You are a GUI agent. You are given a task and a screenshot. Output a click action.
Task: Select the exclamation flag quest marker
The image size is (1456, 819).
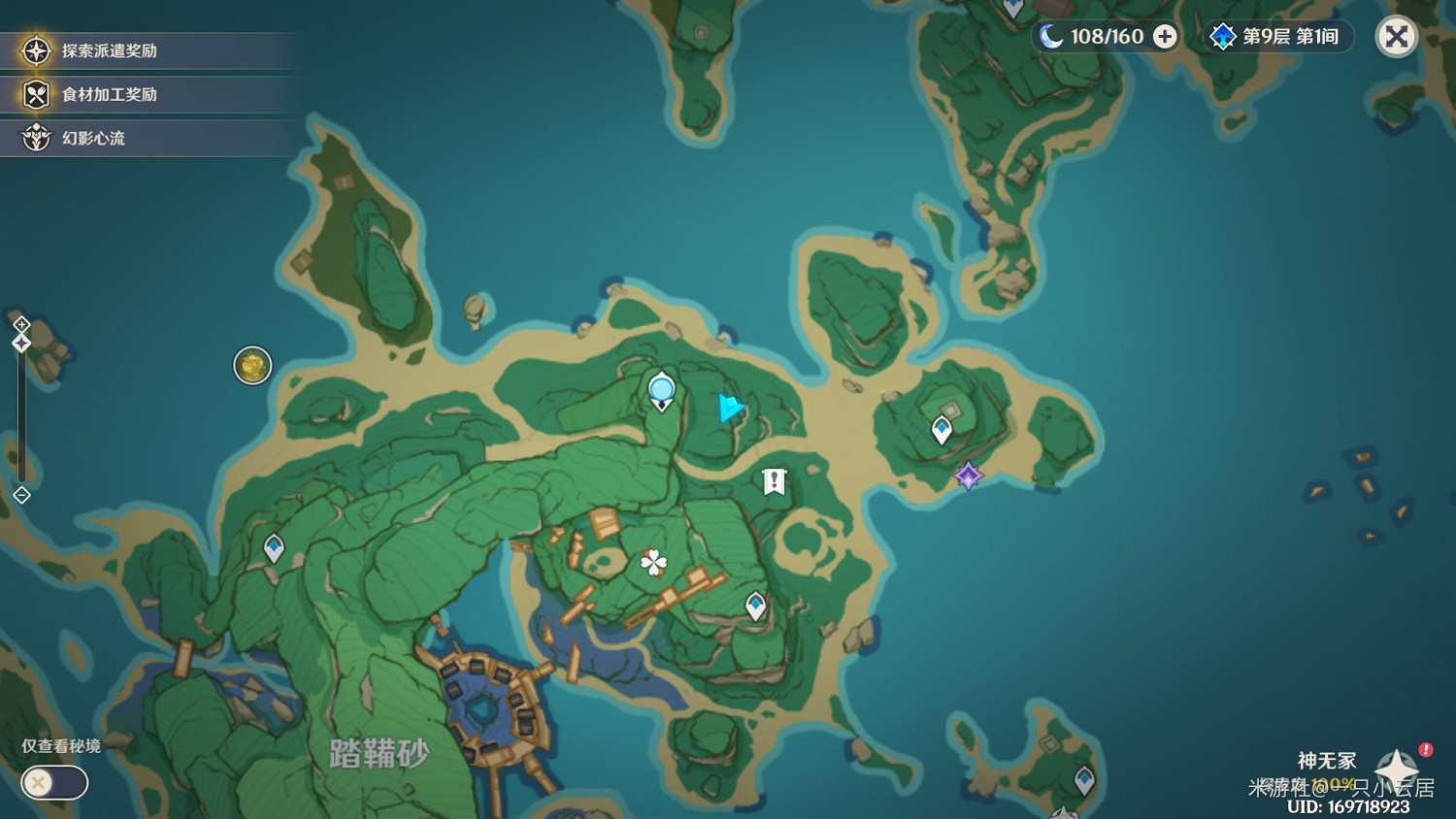coord(773,480)
